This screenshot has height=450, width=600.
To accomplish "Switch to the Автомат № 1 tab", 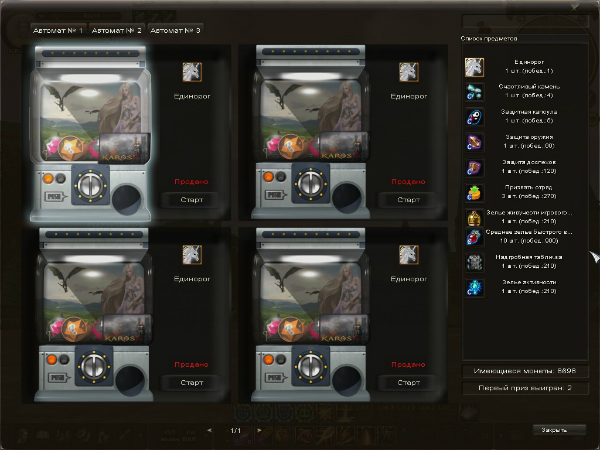I will tap(59, 30).
